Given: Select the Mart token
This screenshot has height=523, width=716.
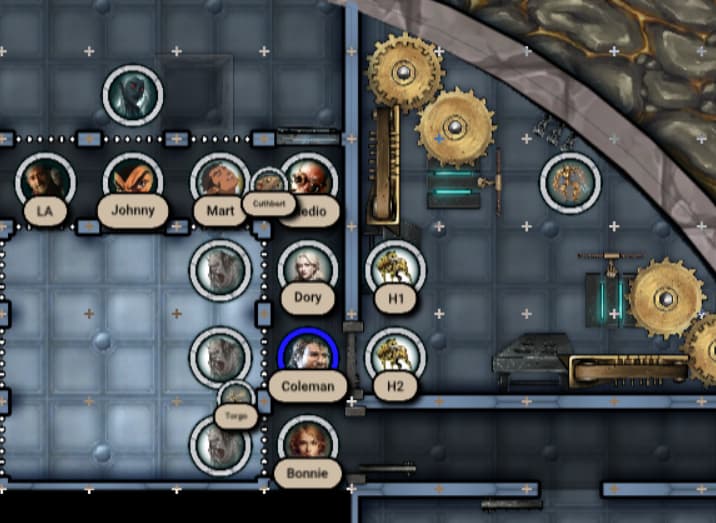Looking at the screenshot, I should [x=218, y=181].
